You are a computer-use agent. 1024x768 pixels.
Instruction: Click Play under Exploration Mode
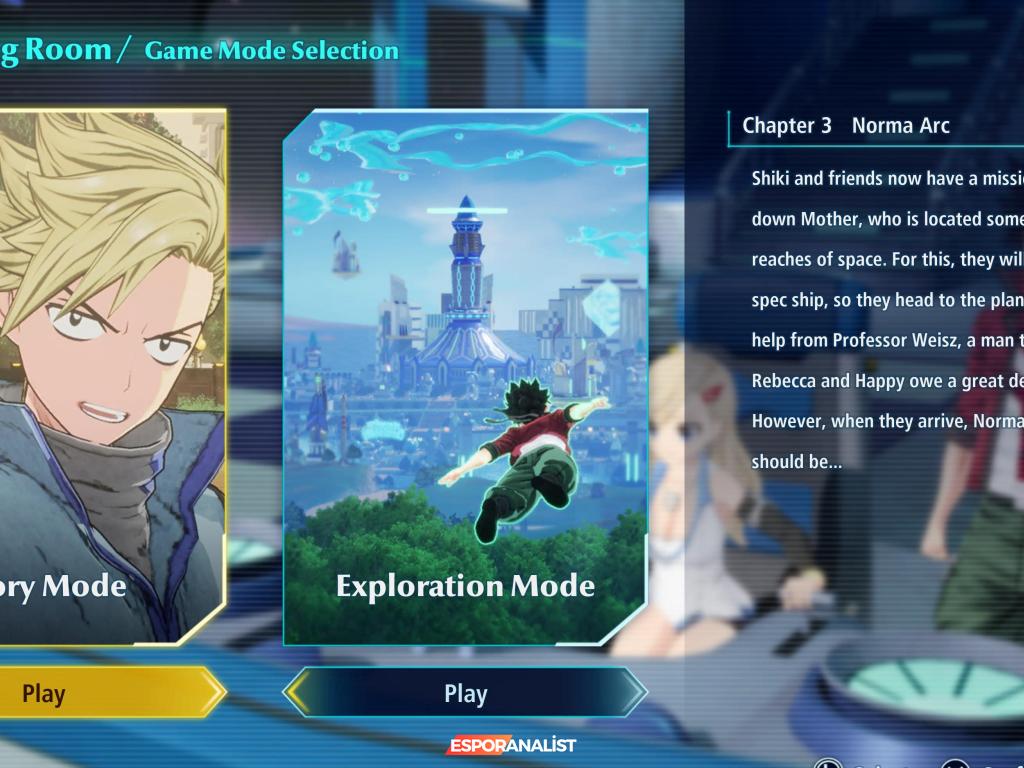tap(465, 693)
